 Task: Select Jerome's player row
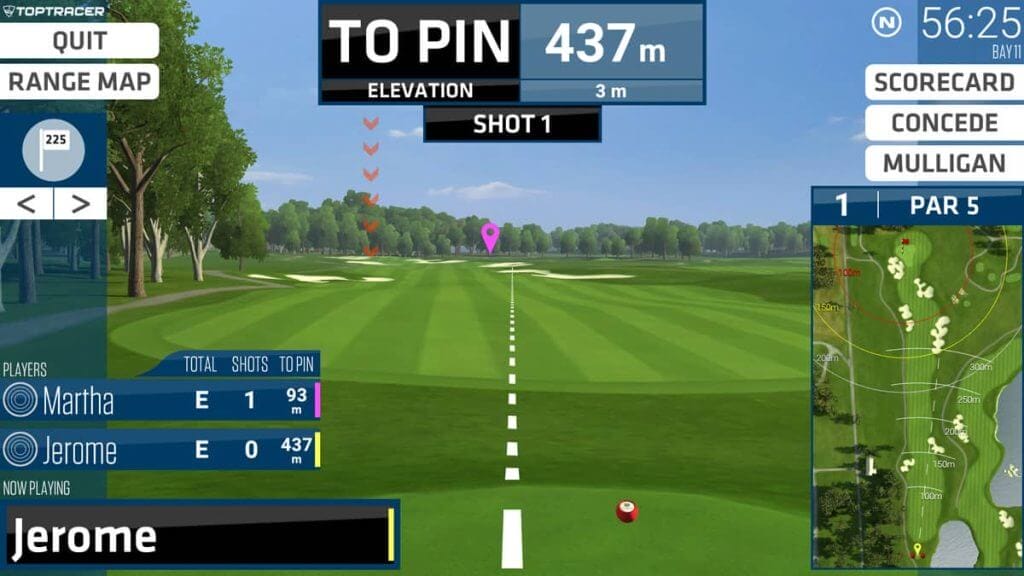[160, 450]
